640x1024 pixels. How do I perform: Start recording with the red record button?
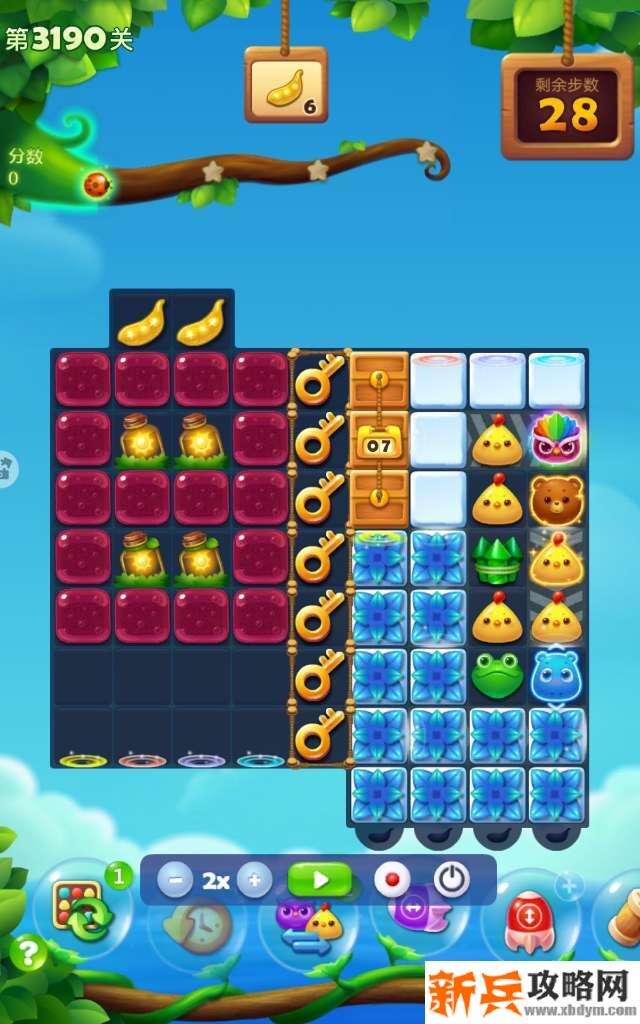(x=392, y=881)
